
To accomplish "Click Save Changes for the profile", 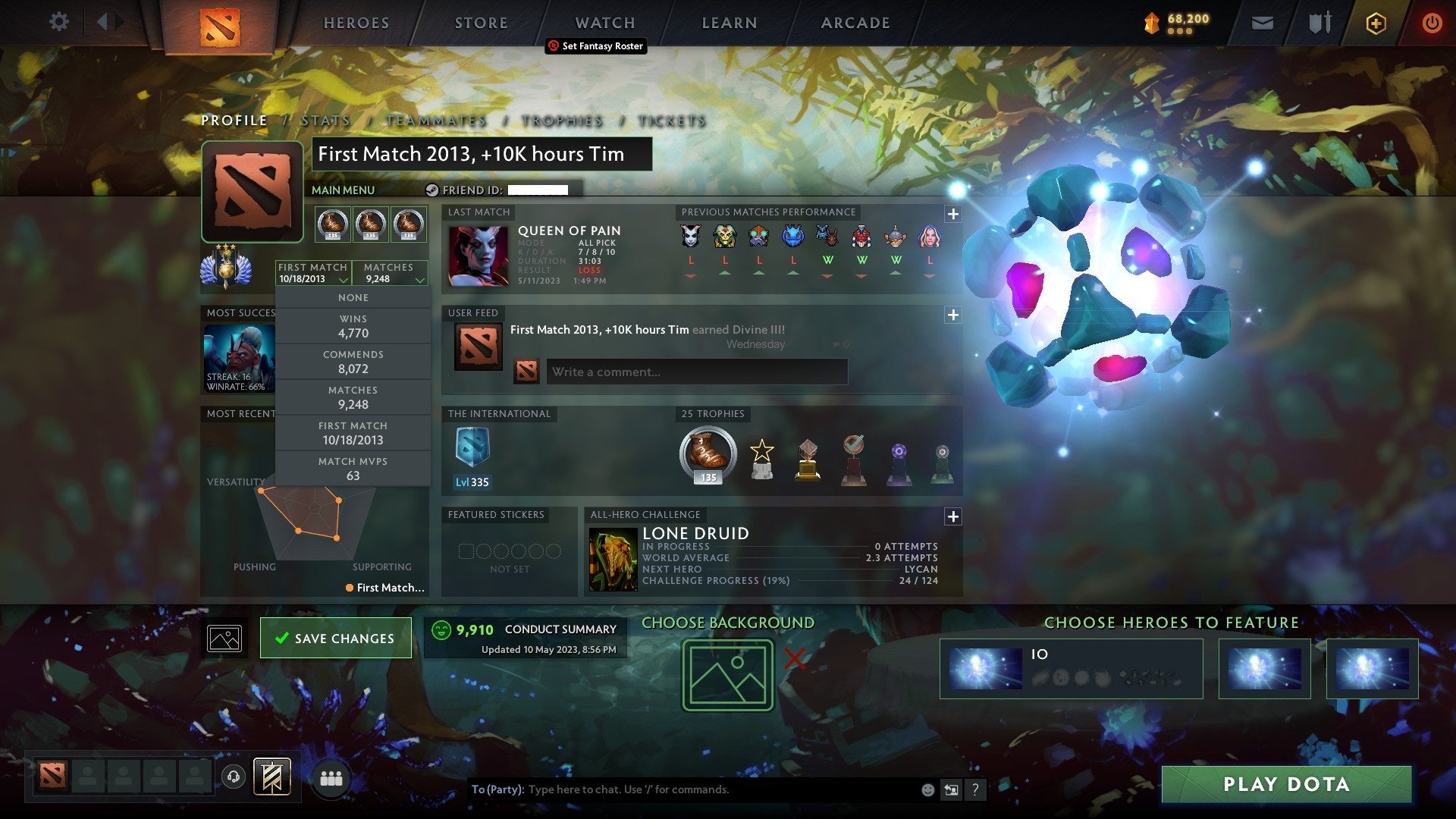I will pyautogui.click(x=336, y=638).
